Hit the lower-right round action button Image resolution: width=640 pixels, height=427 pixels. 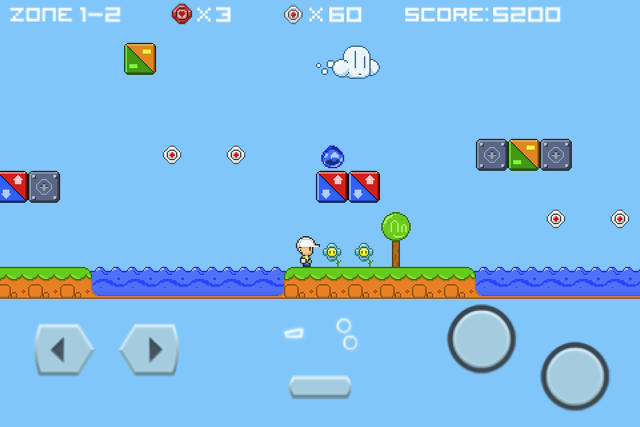point(575,376)
